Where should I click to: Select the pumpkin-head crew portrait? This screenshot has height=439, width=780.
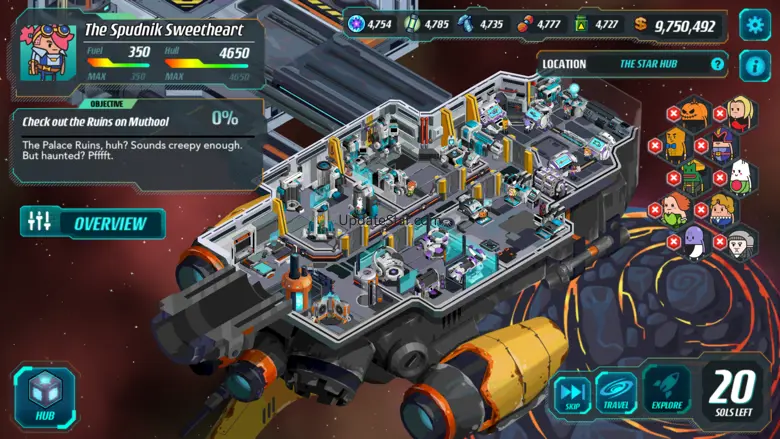point(694,111)
